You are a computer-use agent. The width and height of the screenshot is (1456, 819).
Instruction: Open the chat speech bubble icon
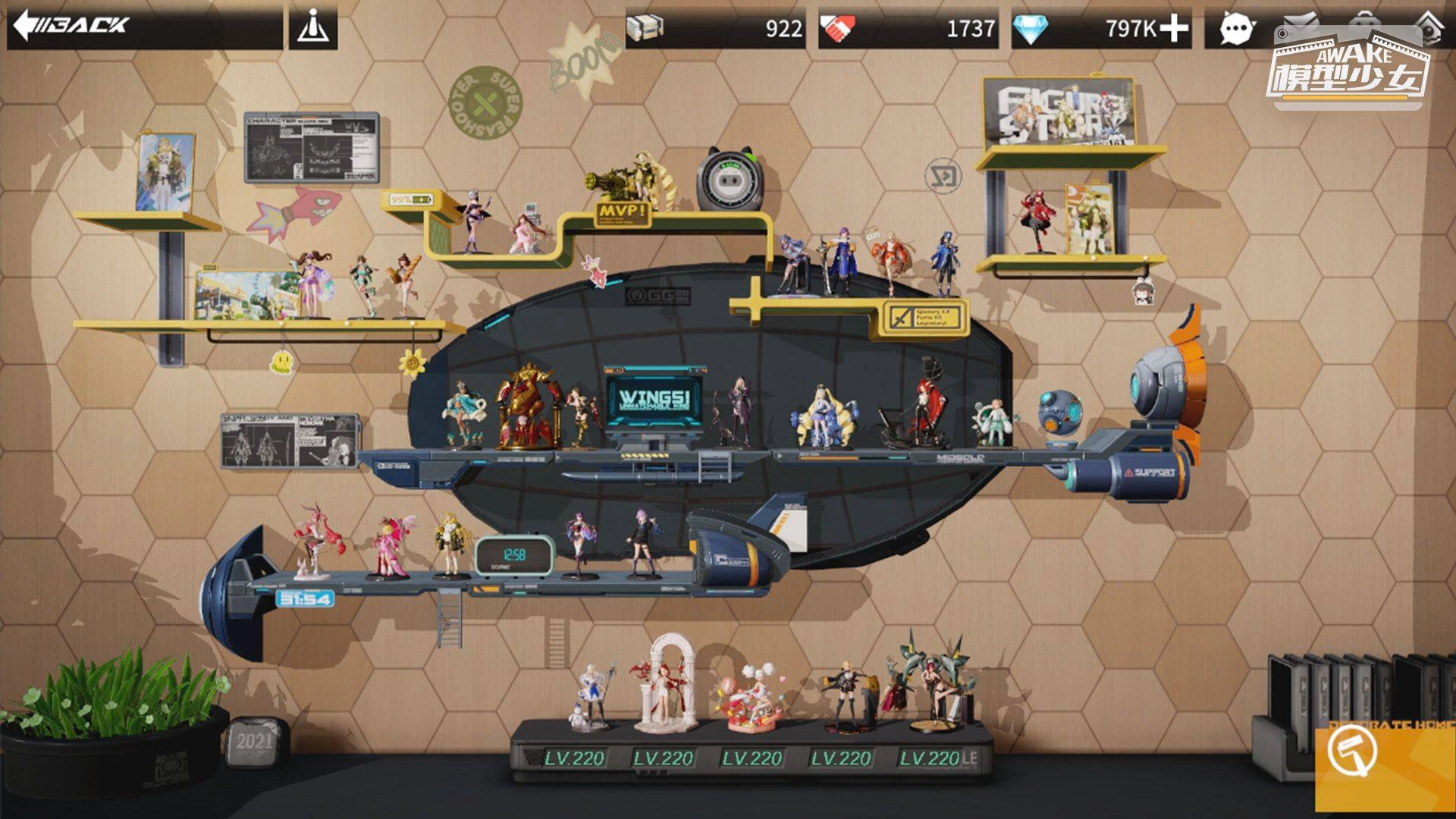pyautogui.click(x=1236, y=30)
